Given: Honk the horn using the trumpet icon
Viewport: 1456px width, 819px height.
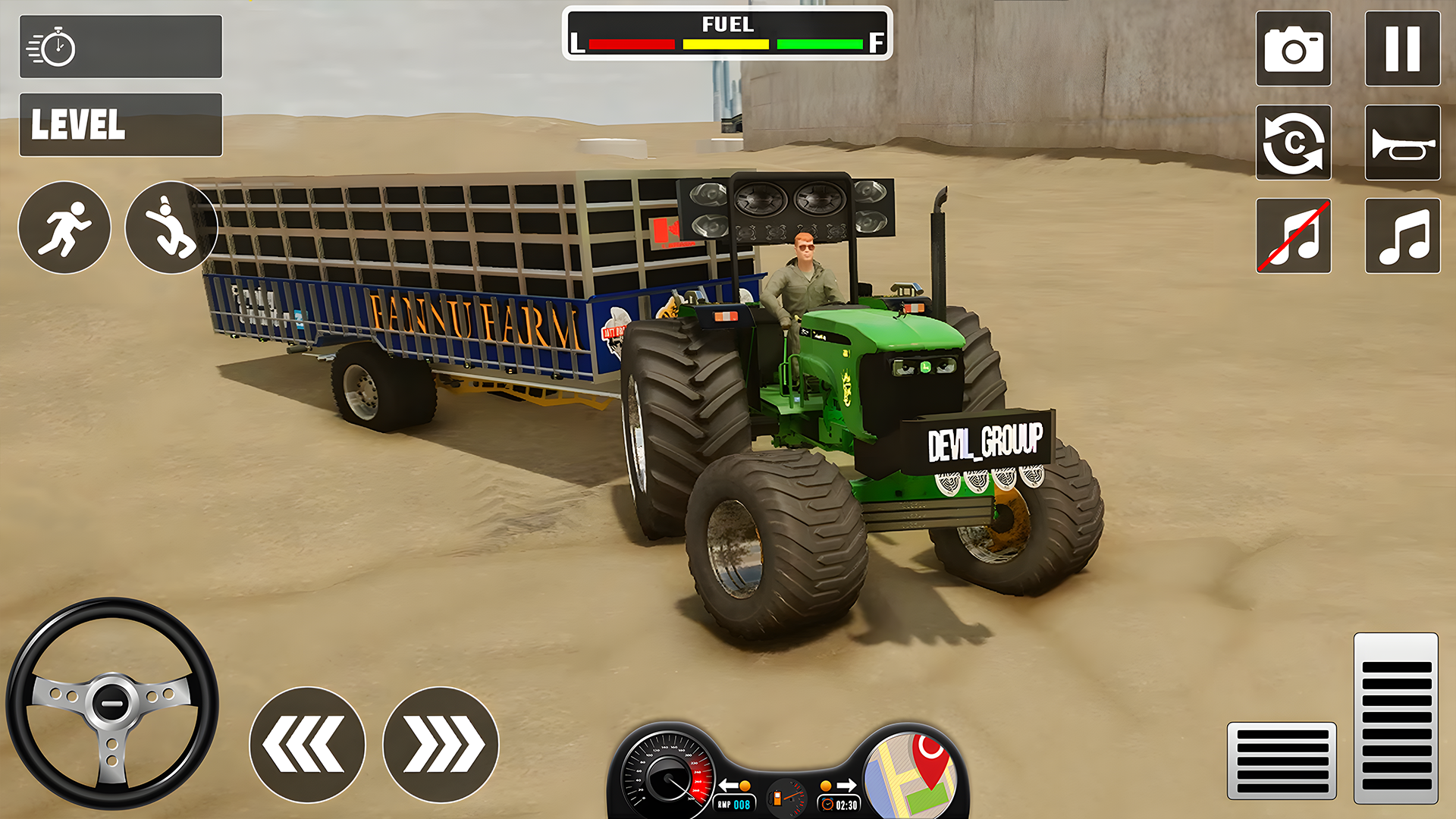Looking at the screenshot, I should pos(1402,143).
